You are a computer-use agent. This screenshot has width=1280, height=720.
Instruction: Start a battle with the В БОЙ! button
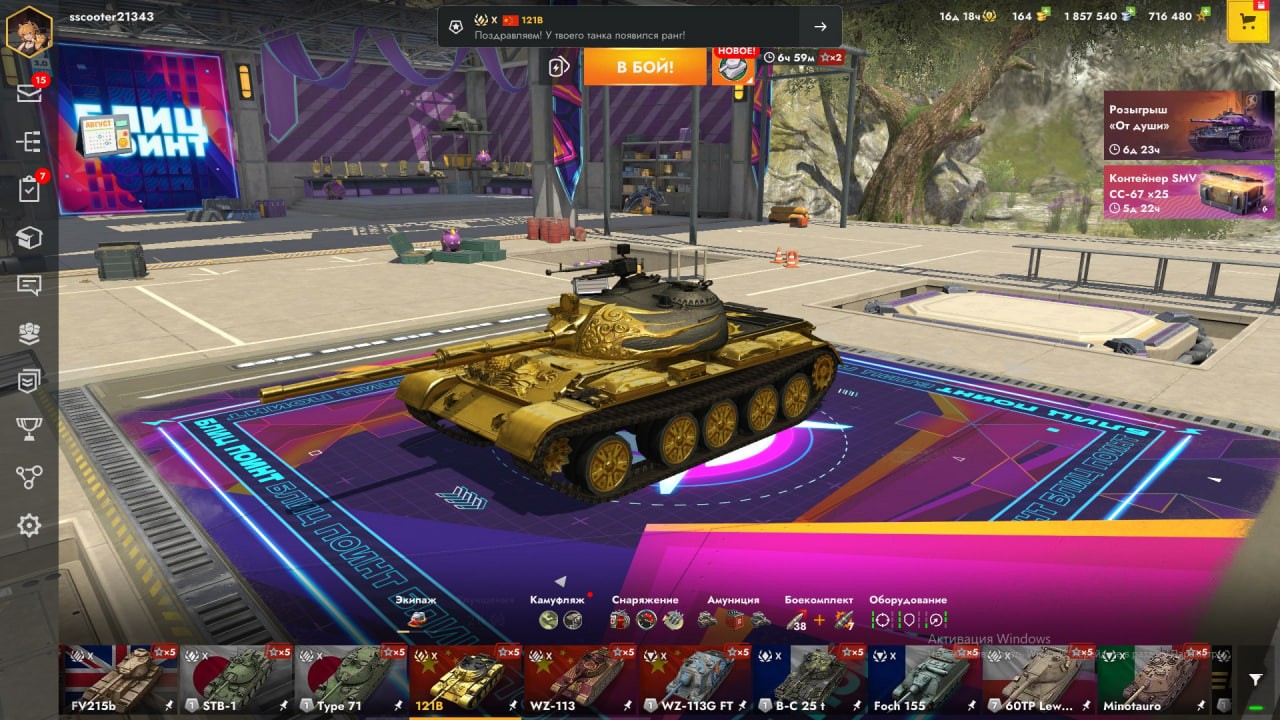coord(644,67)
